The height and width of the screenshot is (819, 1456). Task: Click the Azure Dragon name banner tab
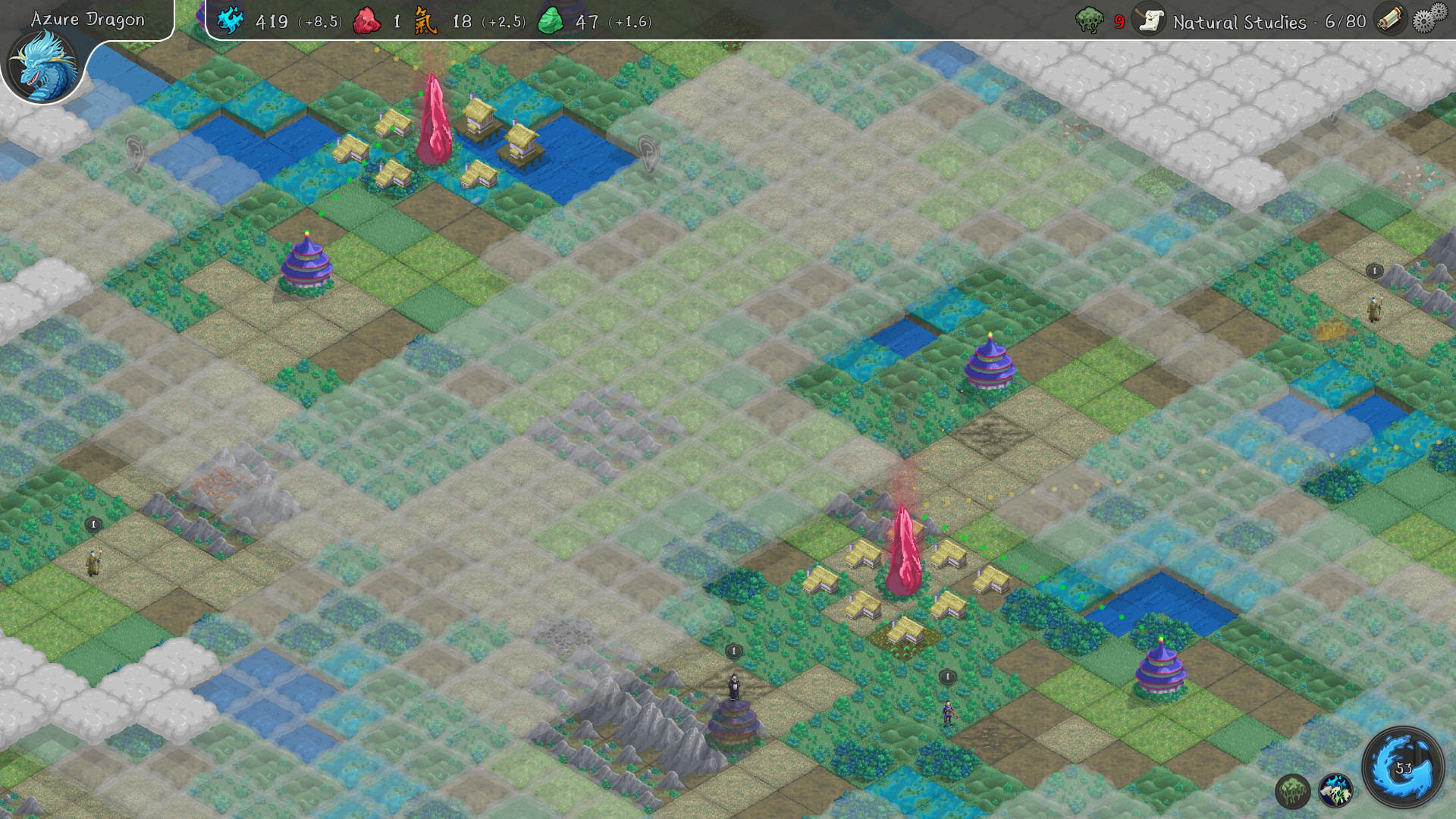pos(87,20)
